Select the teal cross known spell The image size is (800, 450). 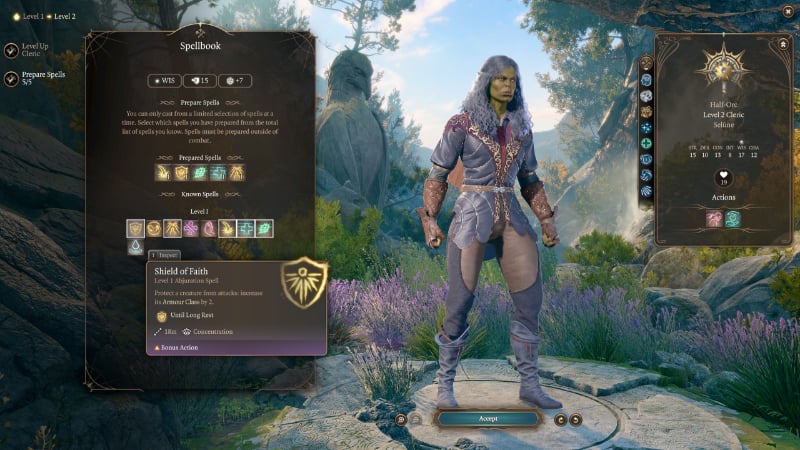(246, 228)
